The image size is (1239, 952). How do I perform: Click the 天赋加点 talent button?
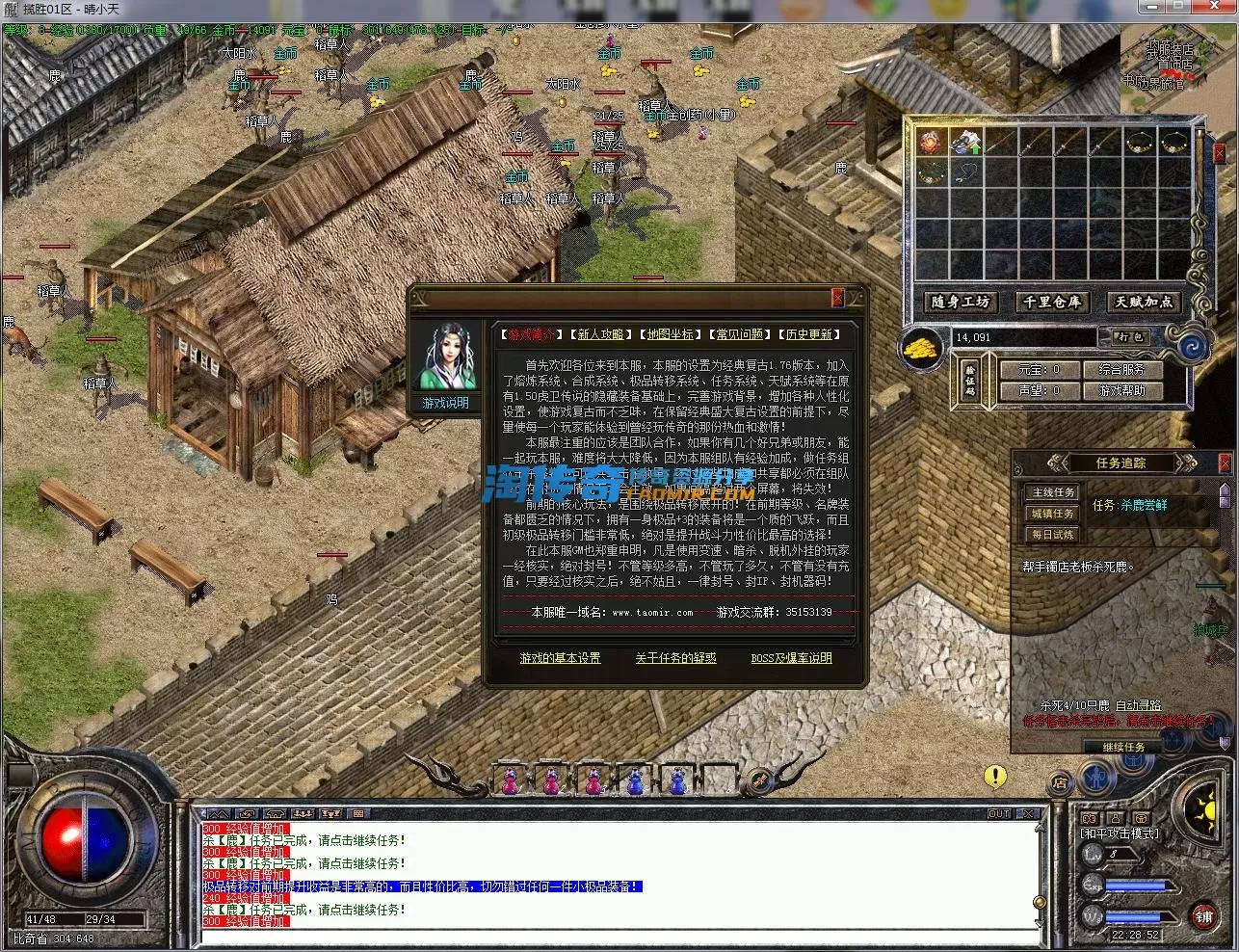pos(1144,302)
